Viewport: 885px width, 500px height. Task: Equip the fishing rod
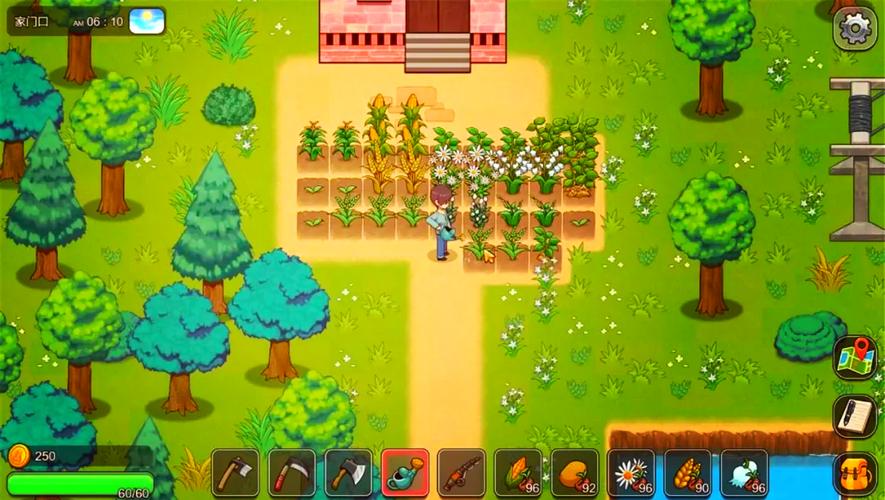(x=461, y=473)
